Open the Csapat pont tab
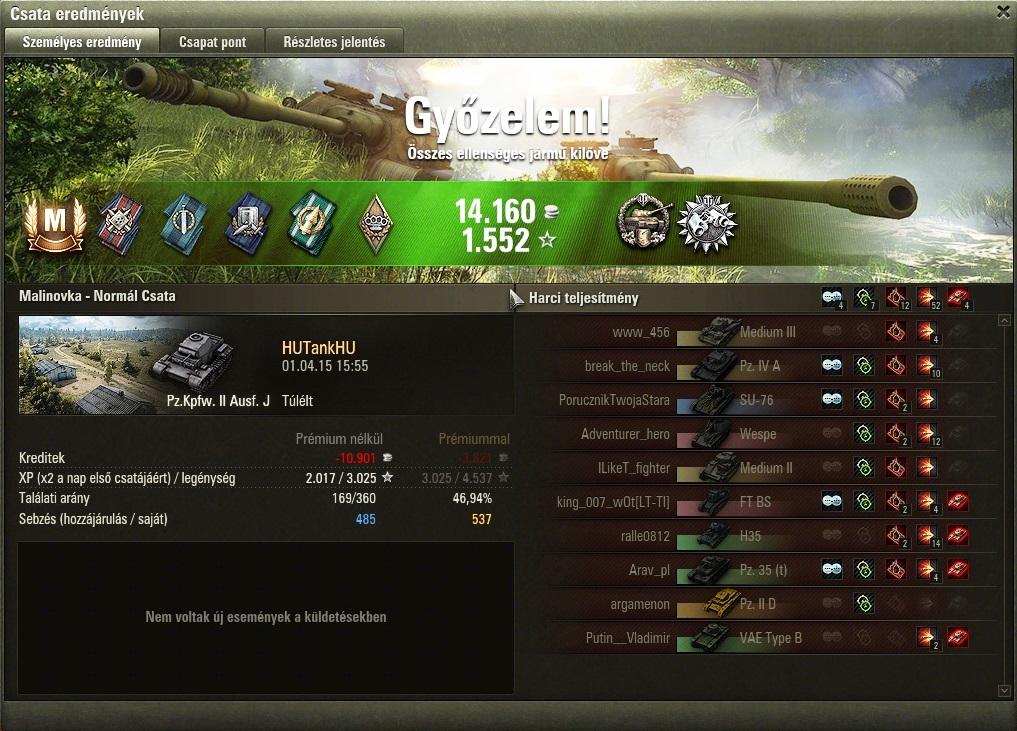1017x731 pixels. coord(211,41)
